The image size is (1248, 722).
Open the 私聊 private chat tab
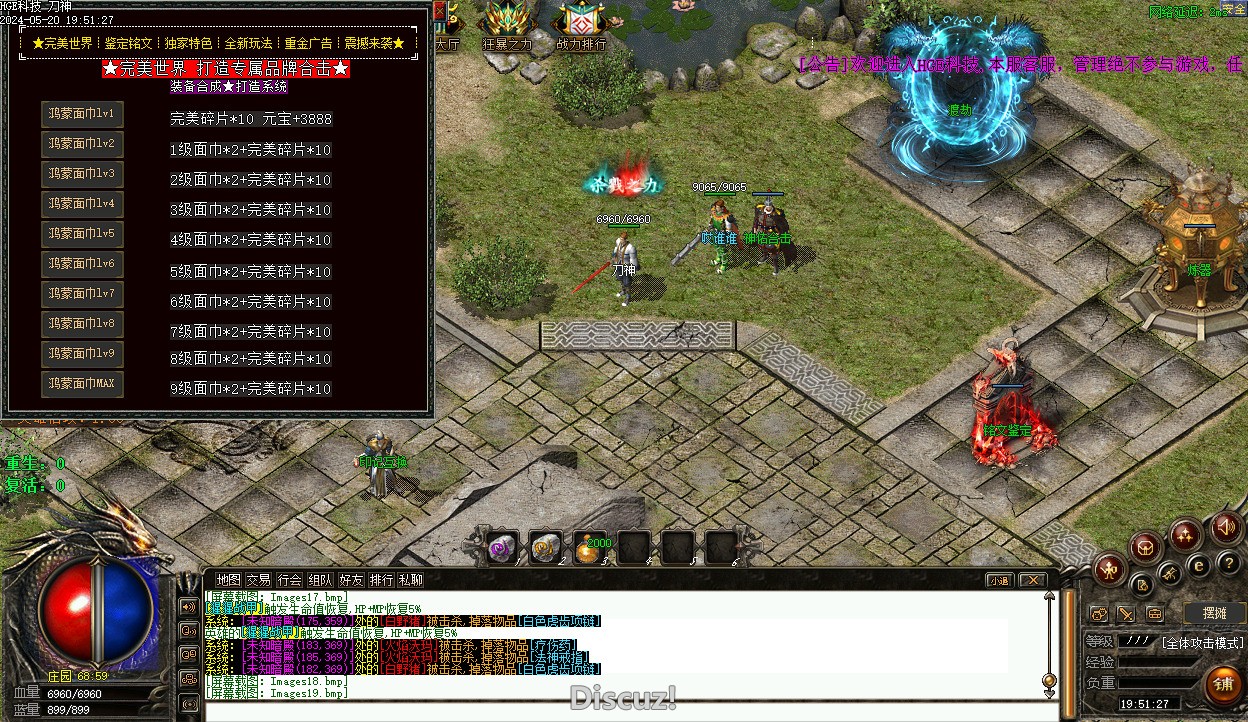[411, 580]
